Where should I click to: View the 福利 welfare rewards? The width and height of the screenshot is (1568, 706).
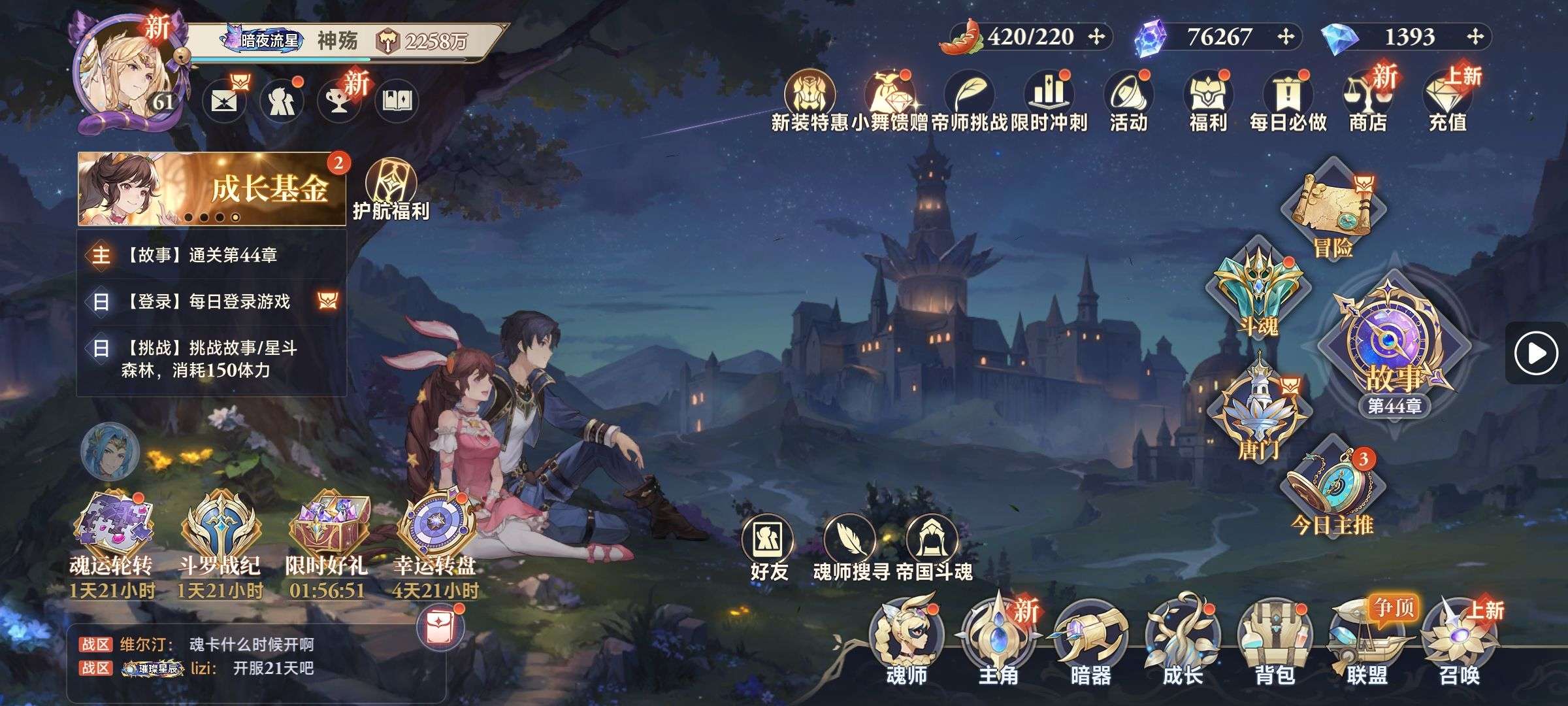(x=1208, y=101)
